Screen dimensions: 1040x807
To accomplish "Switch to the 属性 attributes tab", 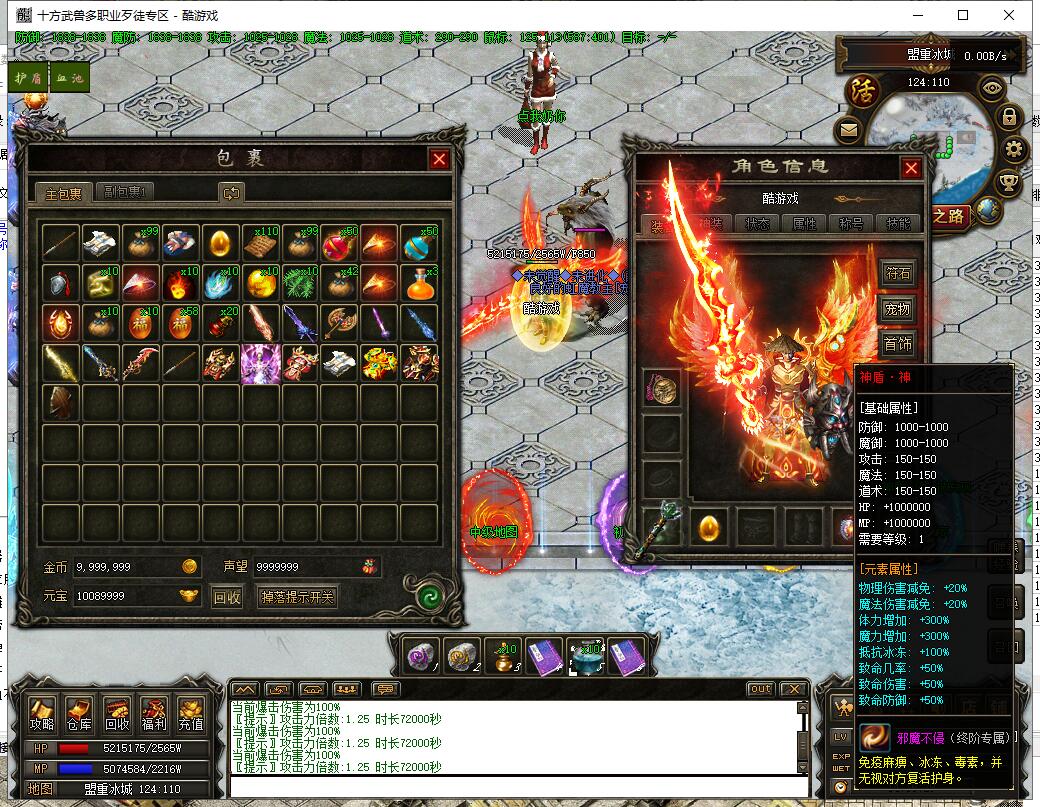I will [804, 224].
